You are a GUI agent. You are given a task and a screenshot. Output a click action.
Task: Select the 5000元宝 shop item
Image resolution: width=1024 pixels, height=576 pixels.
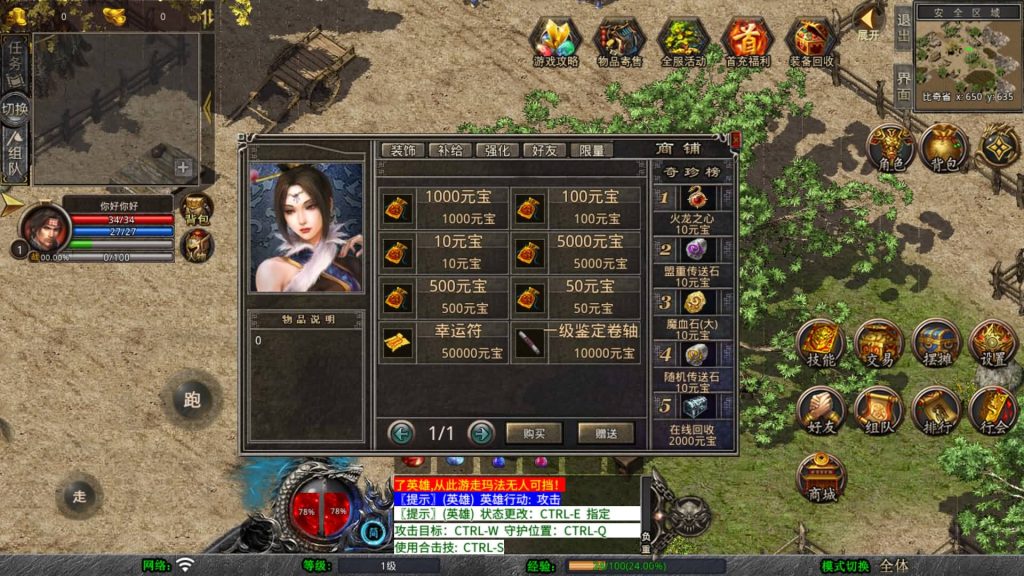click(576, 252)
